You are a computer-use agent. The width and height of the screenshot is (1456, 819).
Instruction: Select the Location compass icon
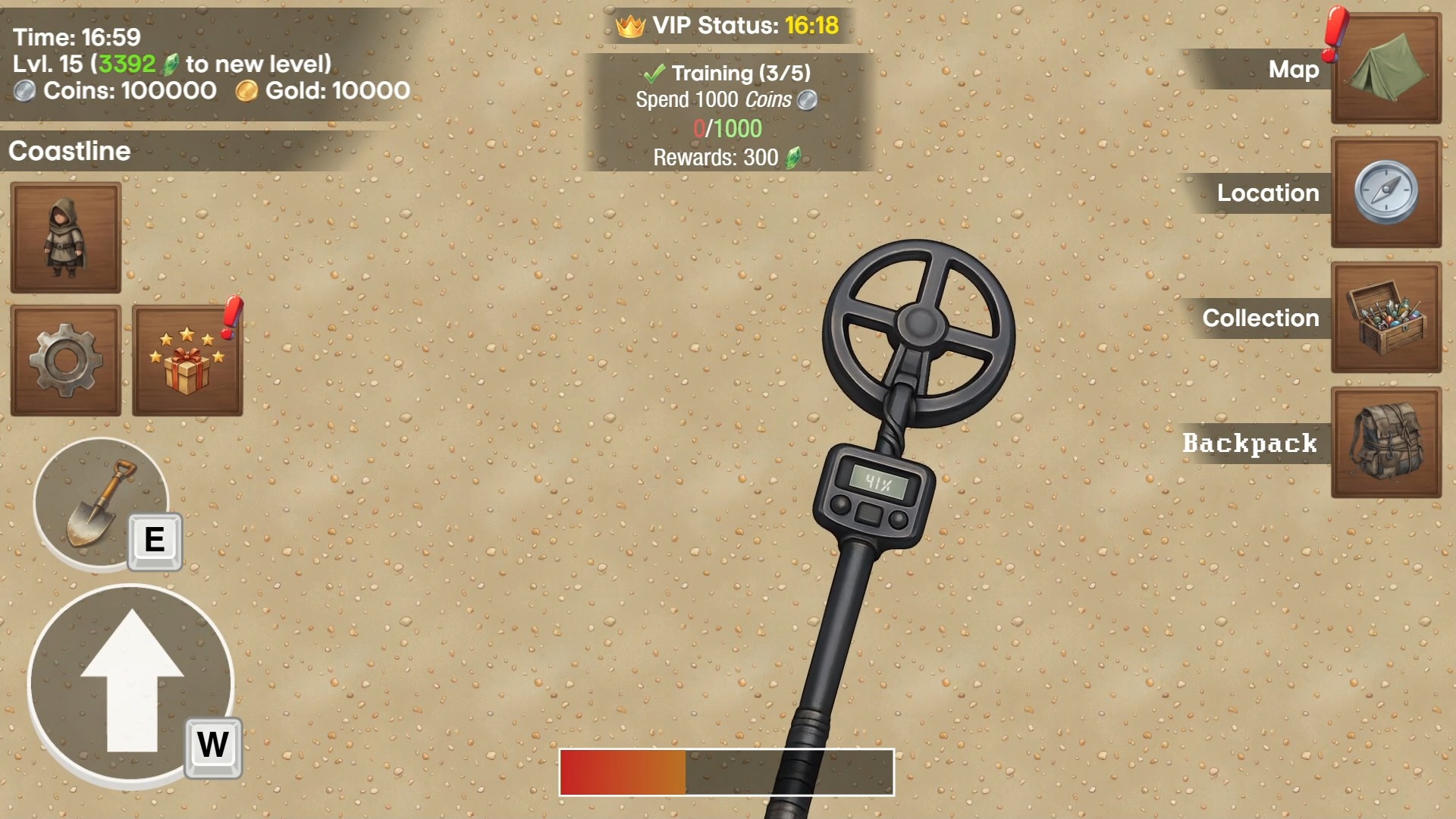(x=1385, y=194)
